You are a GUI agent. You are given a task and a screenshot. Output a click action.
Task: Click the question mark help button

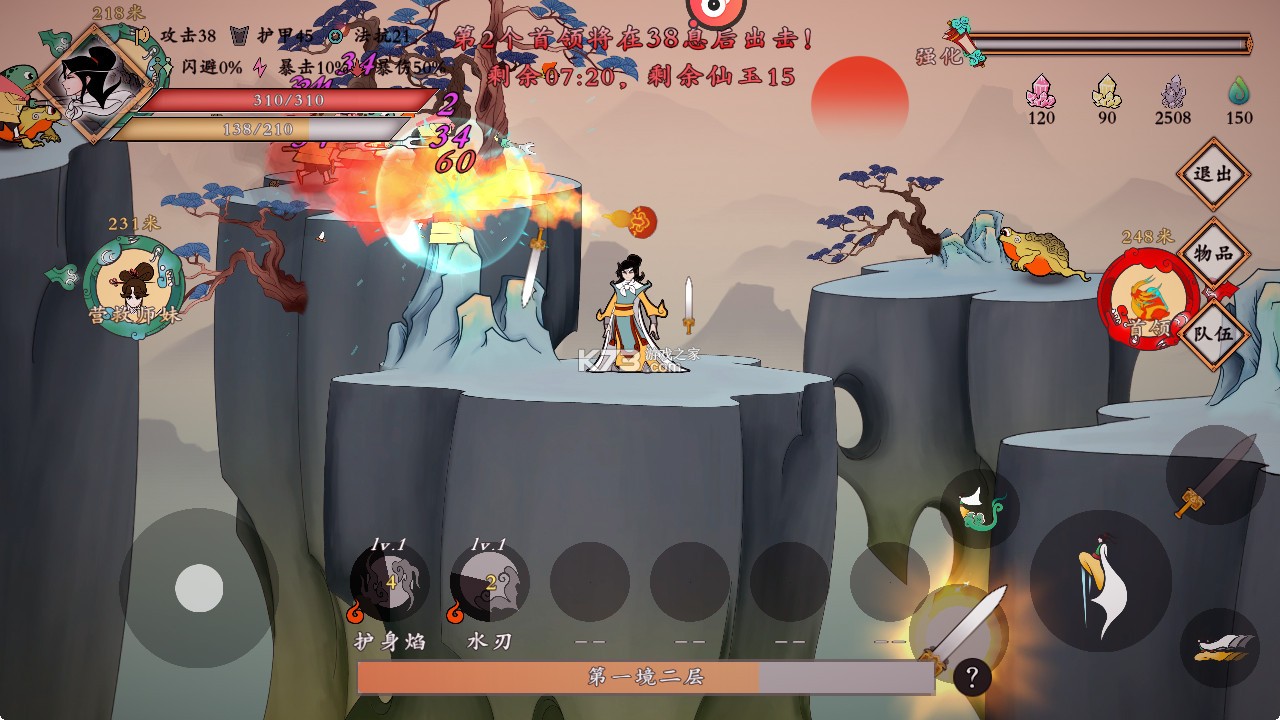972,677
